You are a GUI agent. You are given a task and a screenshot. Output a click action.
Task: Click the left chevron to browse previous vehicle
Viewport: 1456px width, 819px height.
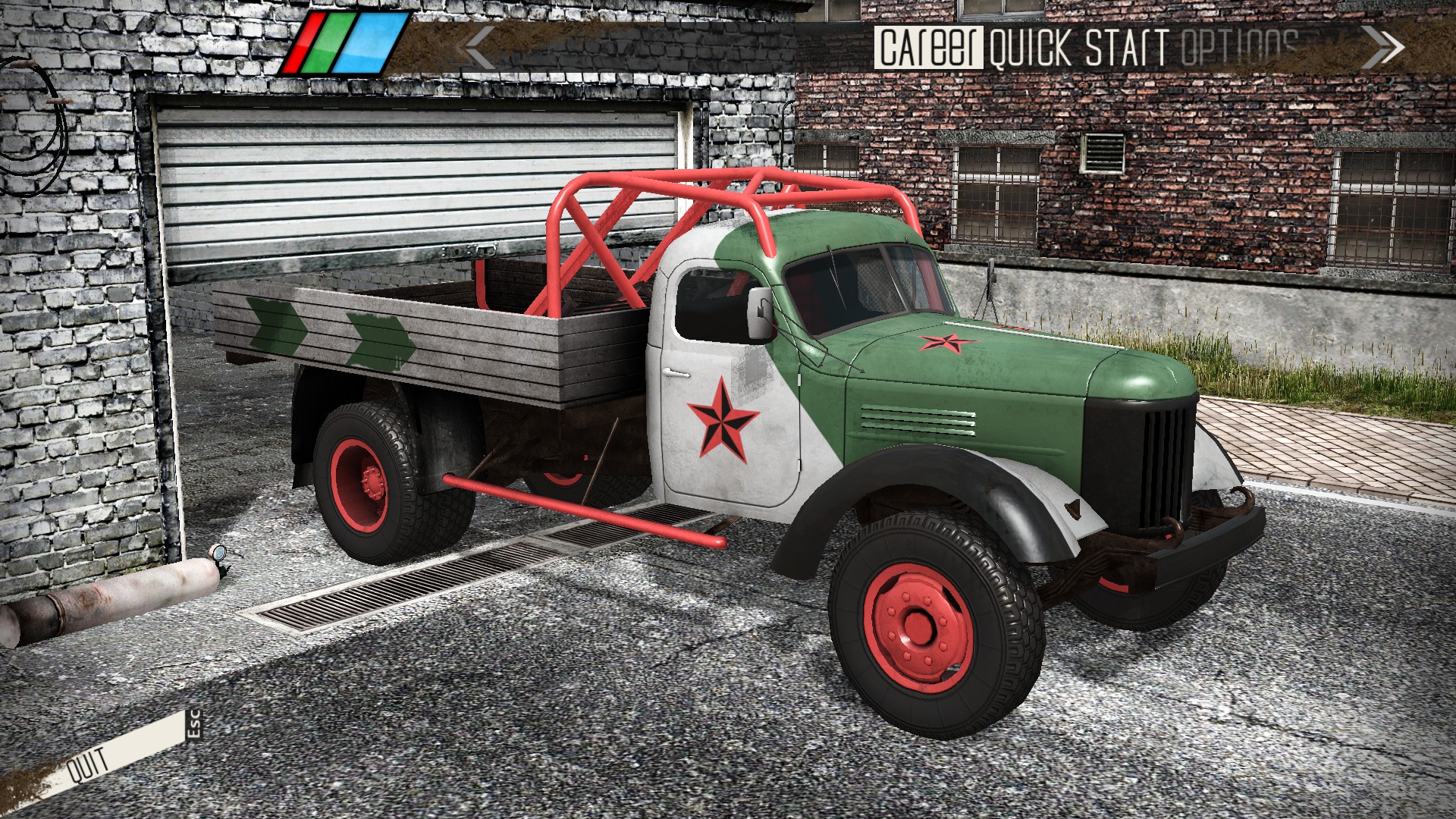[x=478, y=47]
